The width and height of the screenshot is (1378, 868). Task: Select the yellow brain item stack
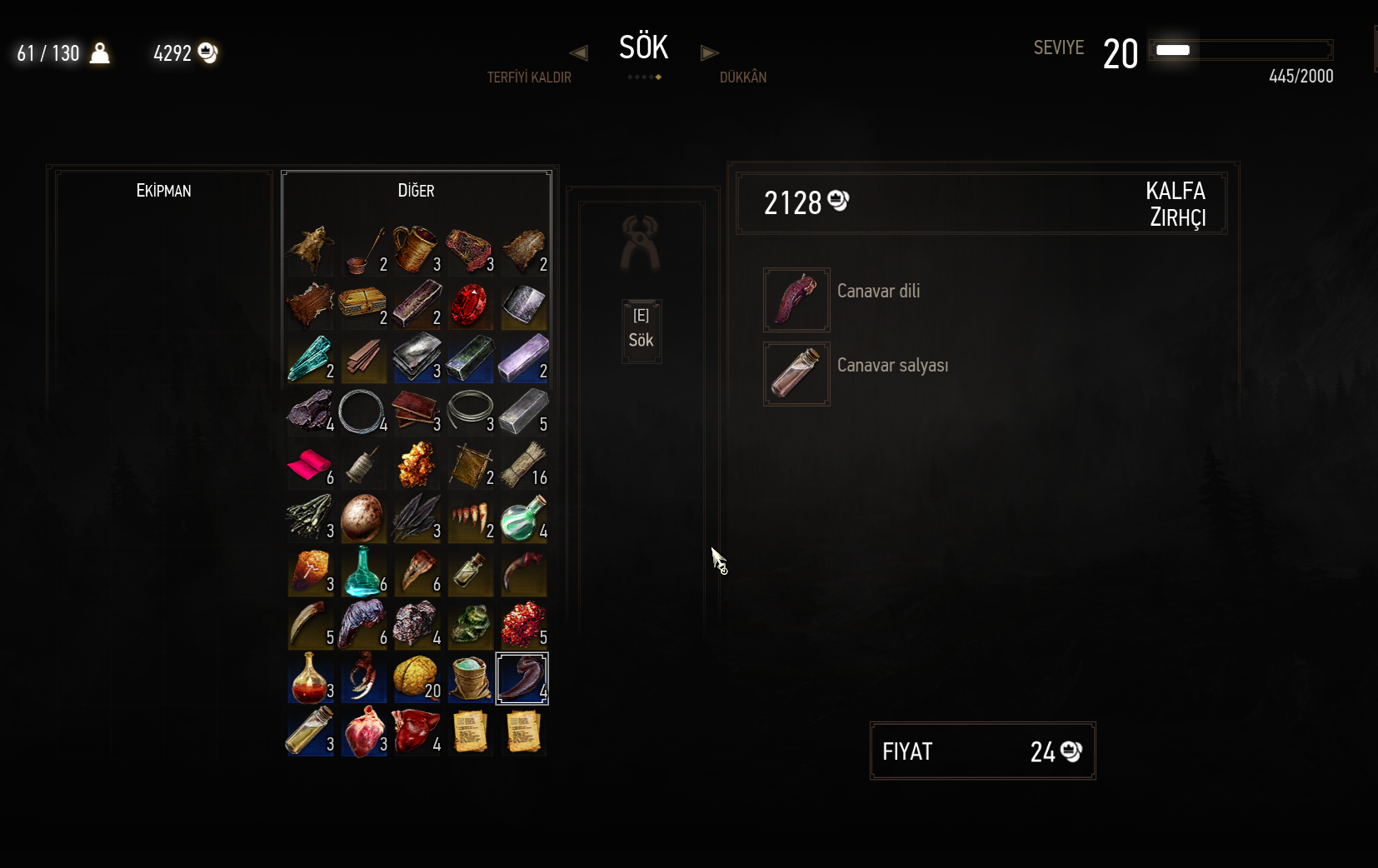coord(416,678)
